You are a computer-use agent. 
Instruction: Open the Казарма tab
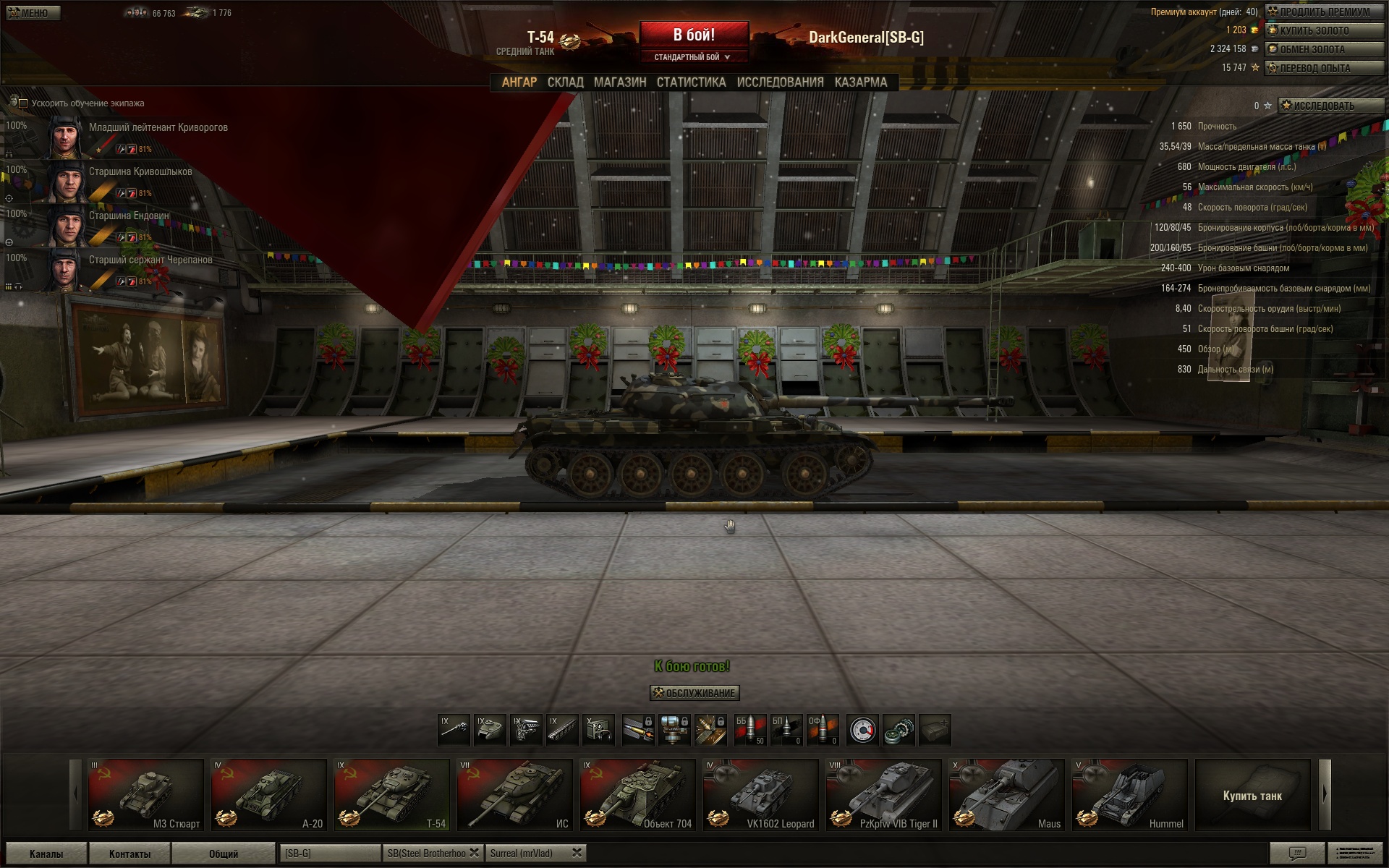[860, 82]
